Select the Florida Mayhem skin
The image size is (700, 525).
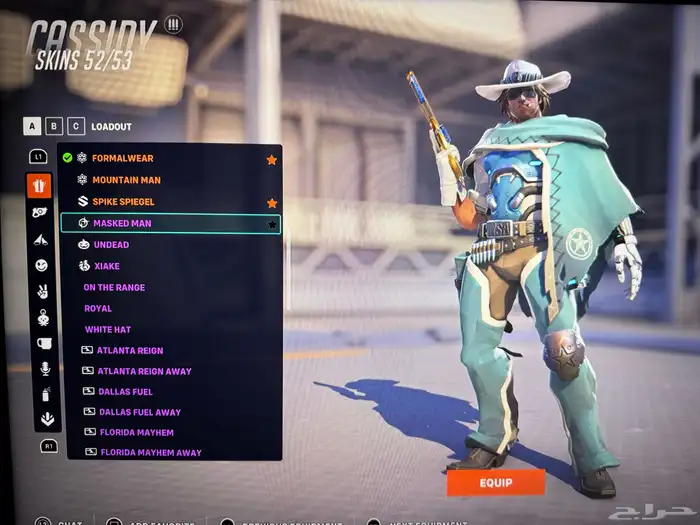tap(136, 432)
